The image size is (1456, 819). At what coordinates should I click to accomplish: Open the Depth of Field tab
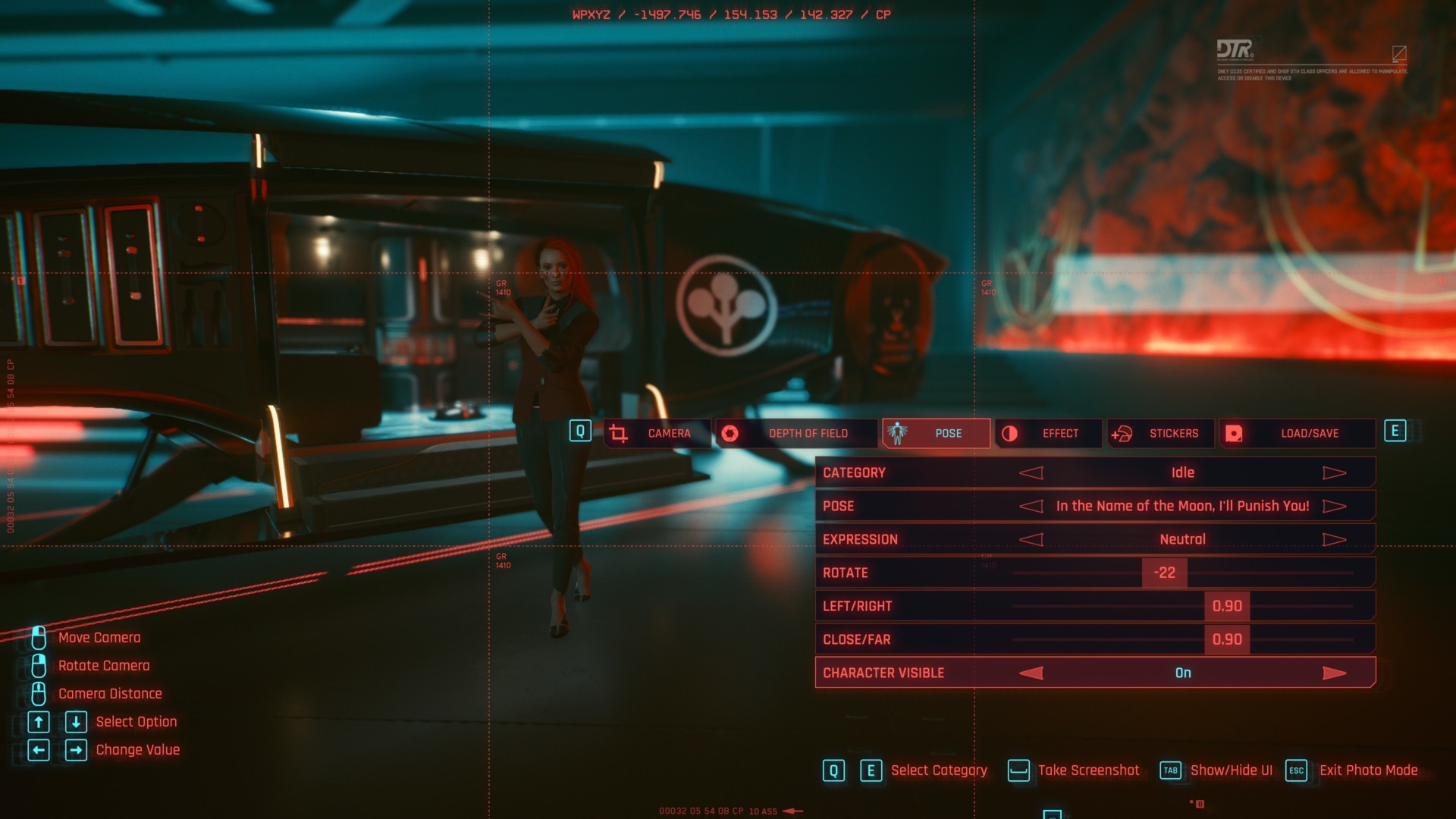click(x=796, y=434)
